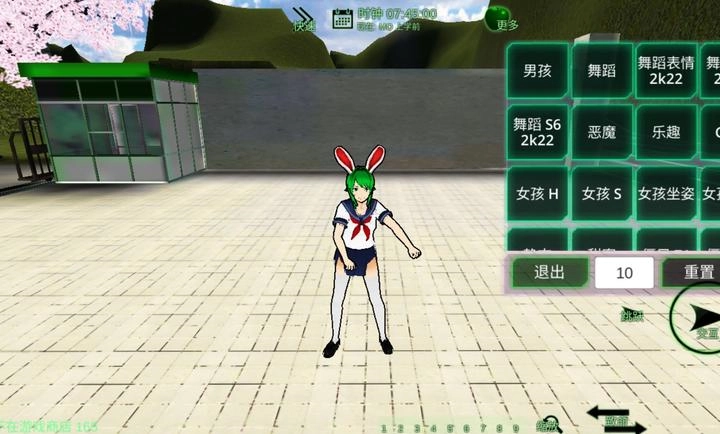Viewport: 720px width, 434px height.
Task: Choose the 舞蹈 dance category
Action: click(601, 71)
